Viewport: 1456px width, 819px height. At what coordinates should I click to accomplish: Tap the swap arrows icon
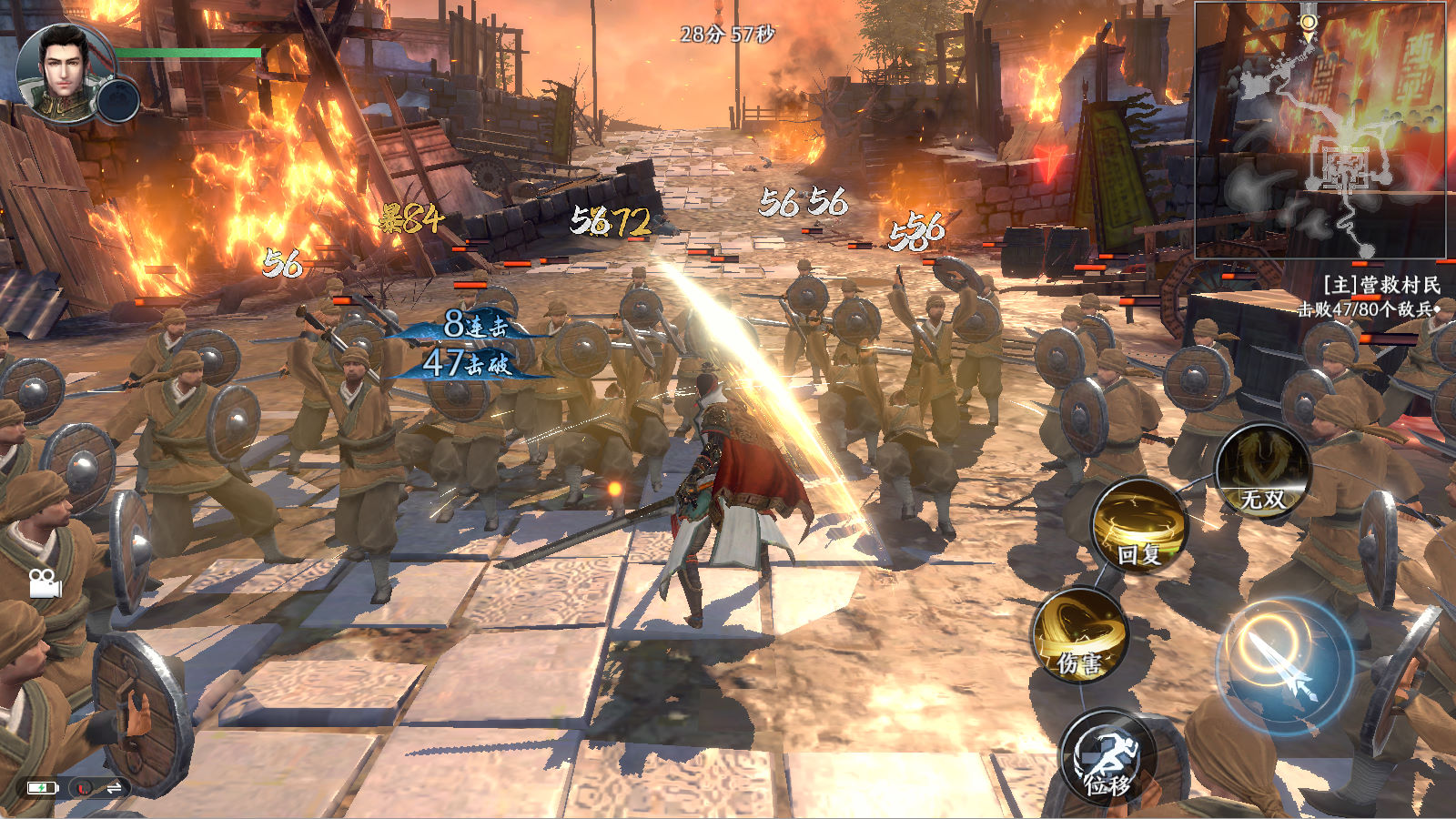(x=115, y=788)
